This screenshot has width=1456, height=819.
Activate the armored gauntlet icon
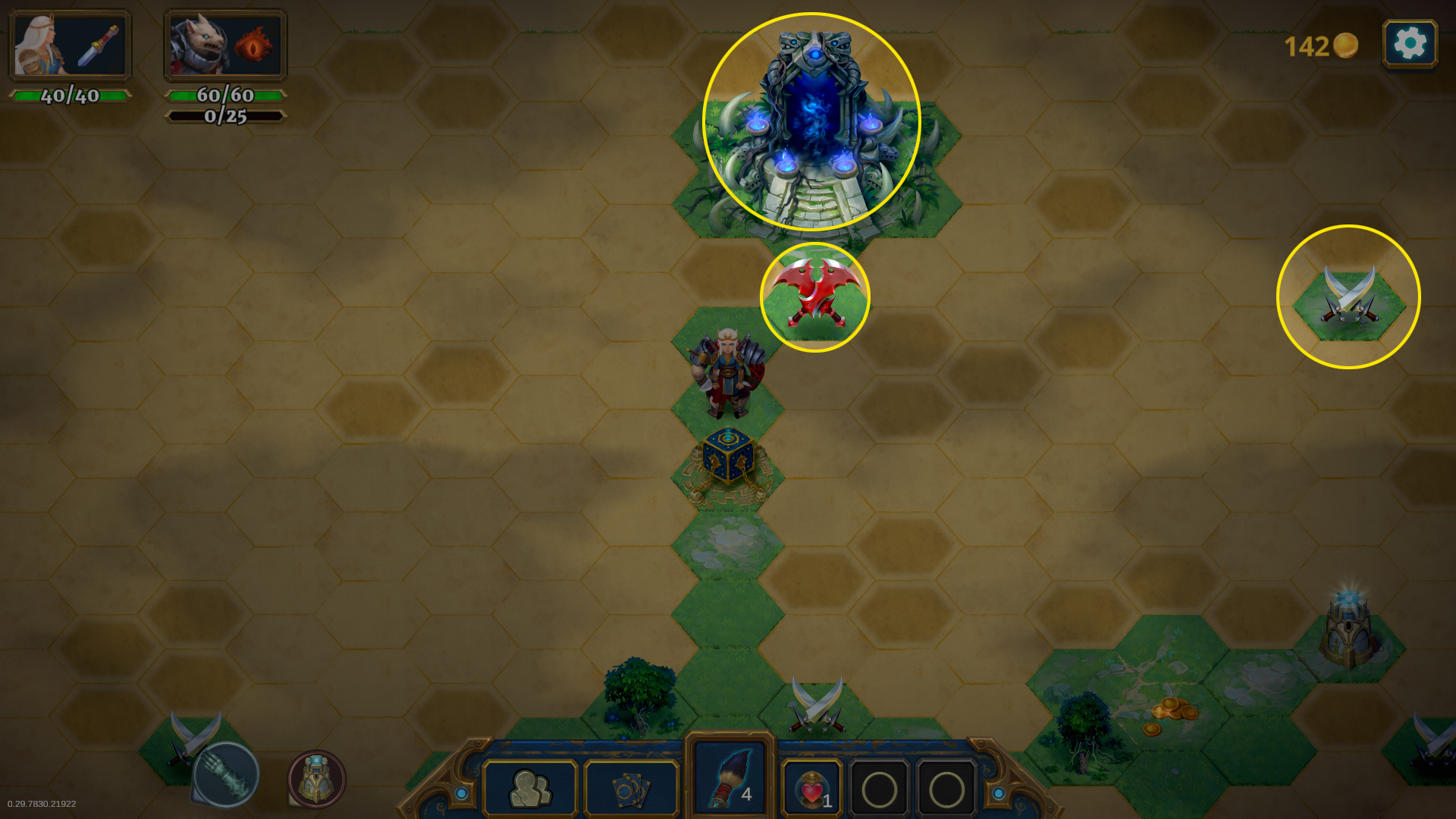(225, 775)
